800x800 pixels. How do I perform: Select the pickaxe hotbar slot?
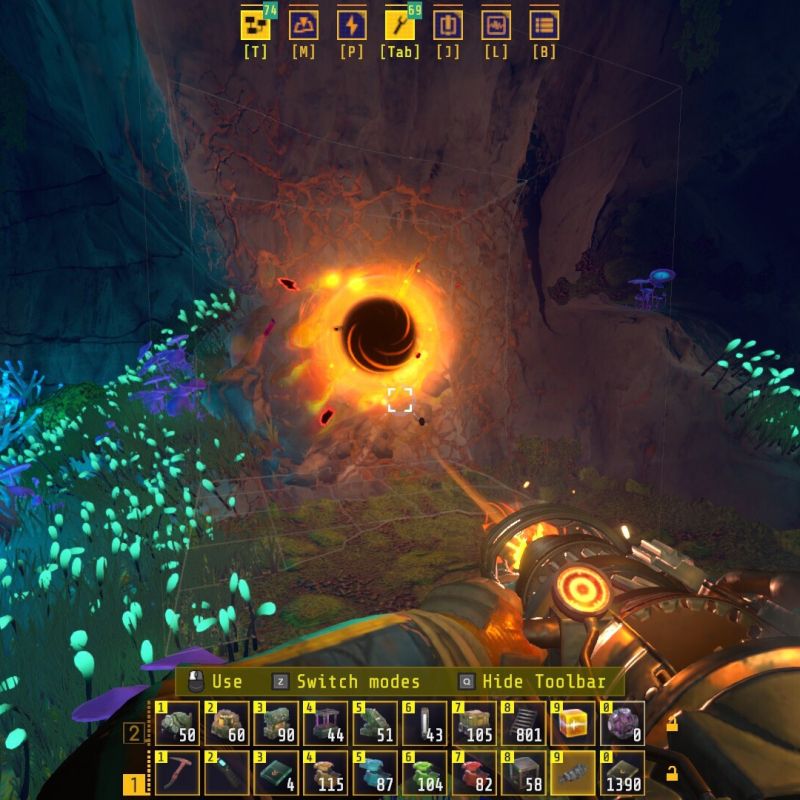177,773
